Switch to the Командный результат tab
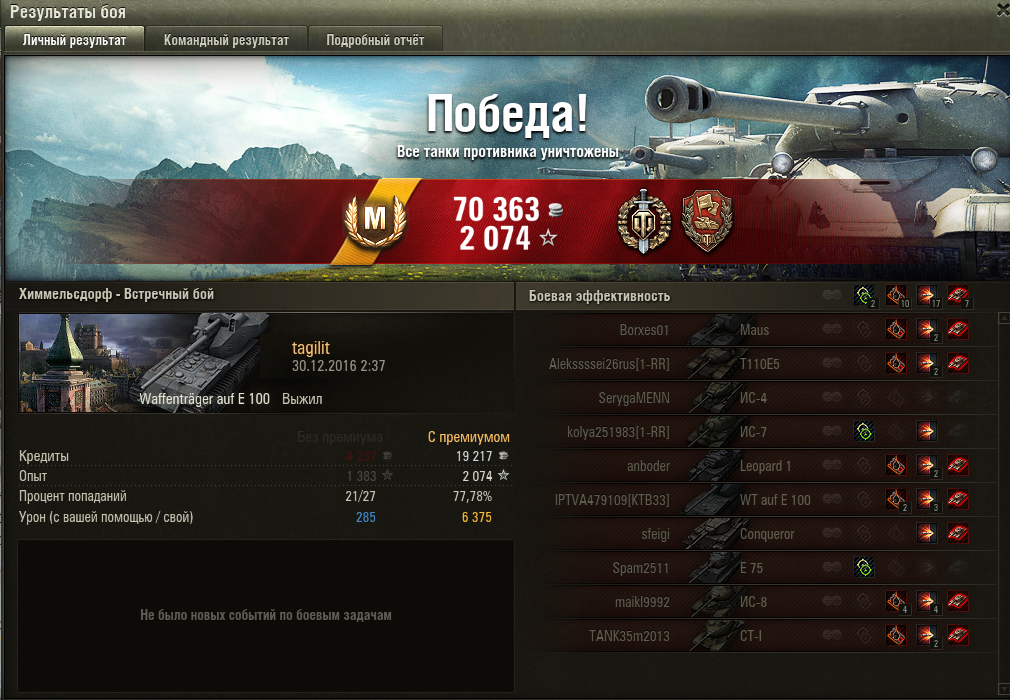 [x=226, y=40]
